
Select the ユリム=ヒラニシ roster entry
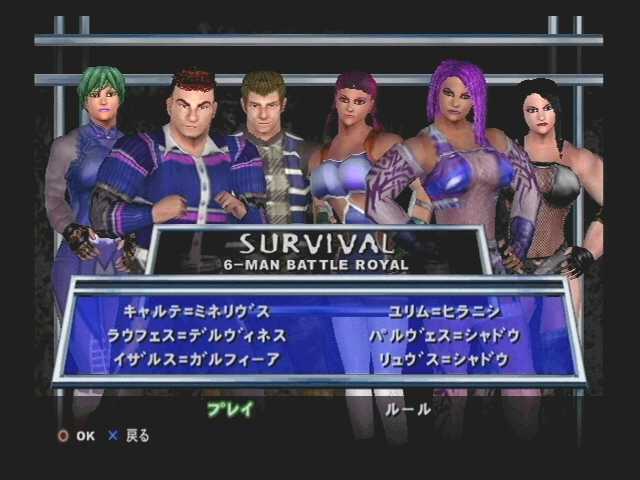(433, 311)
